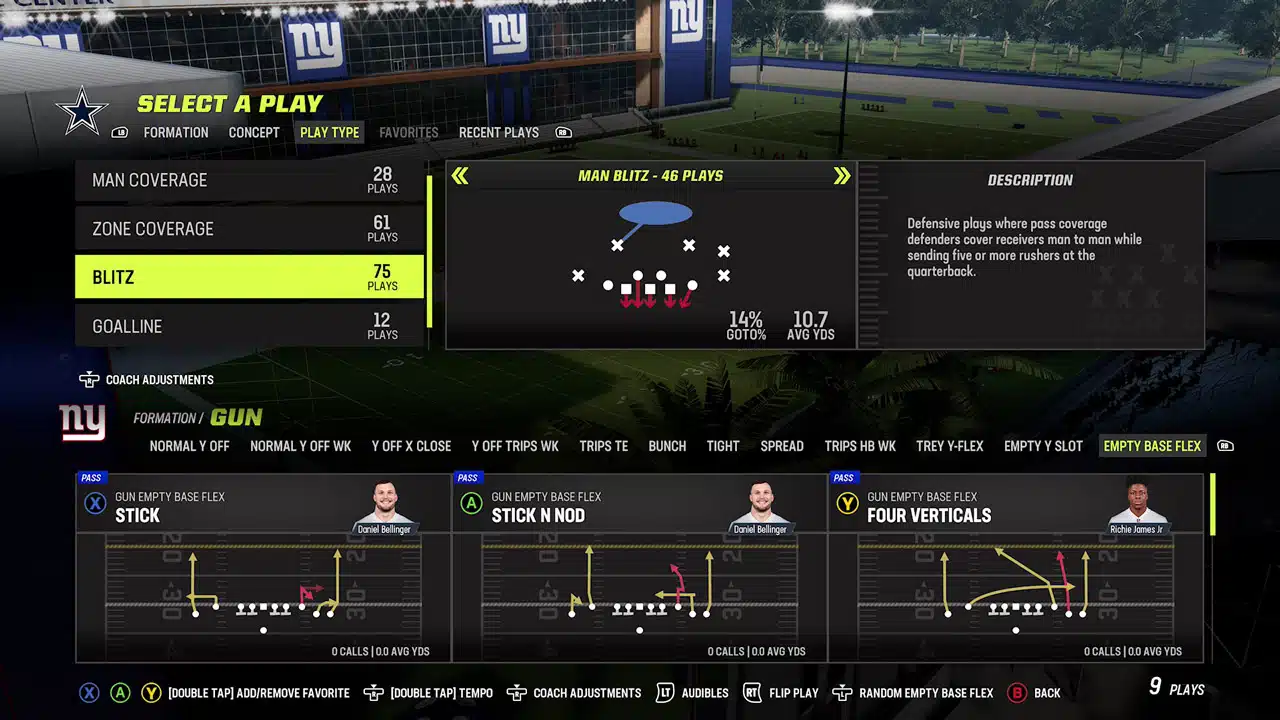1280x720 pixels.
Task: Switch to the Trey Y-Flex formation
Action: pos(950,446)
